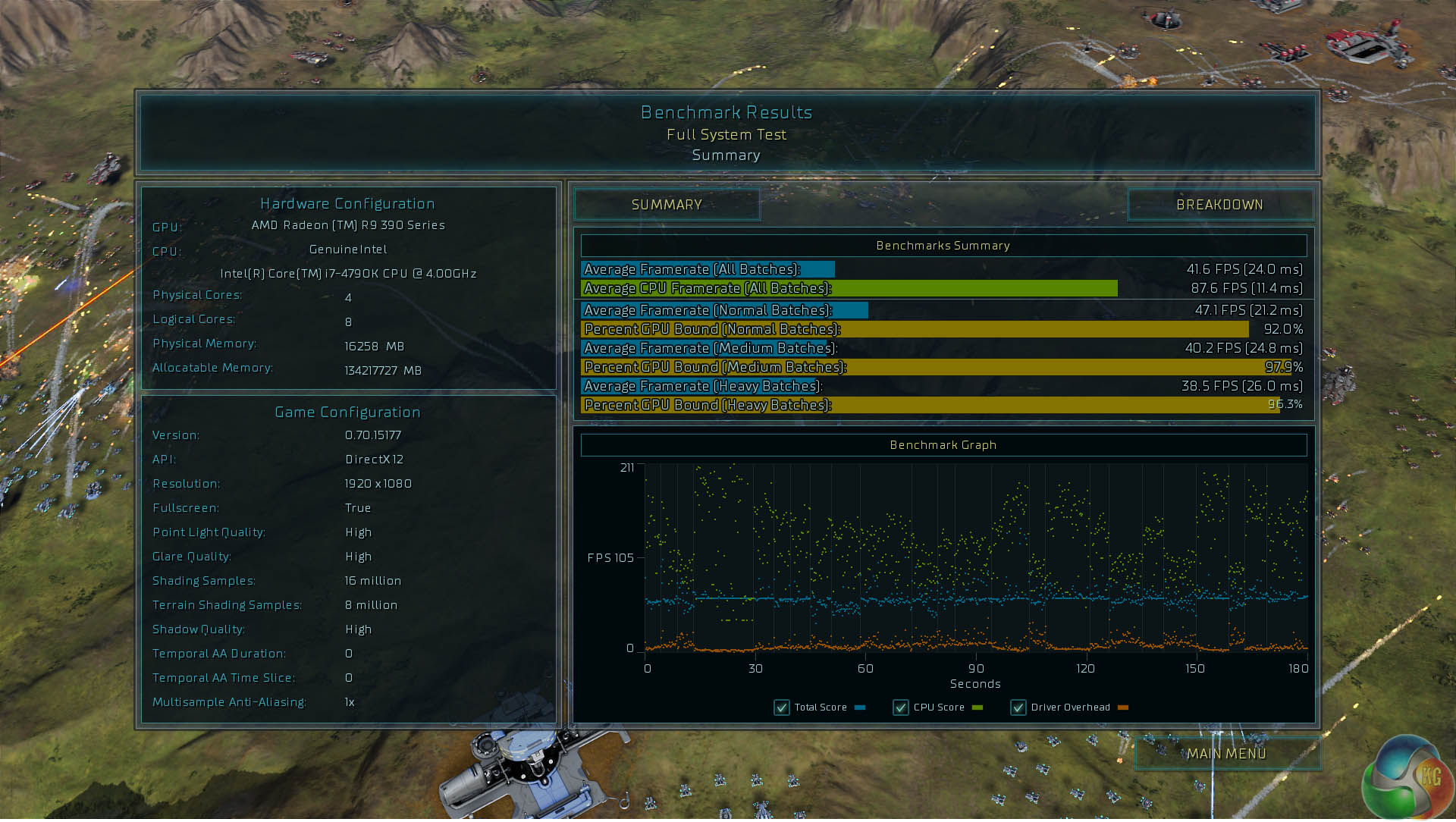Uncheck the CPU Score graph series
The image size is (1456, 822).
901,707
